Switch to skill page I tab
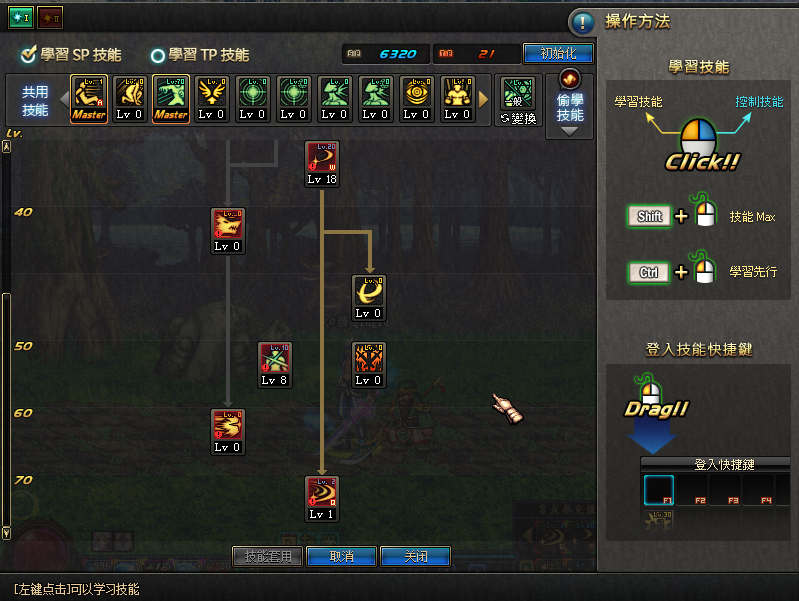 (21, 17)
